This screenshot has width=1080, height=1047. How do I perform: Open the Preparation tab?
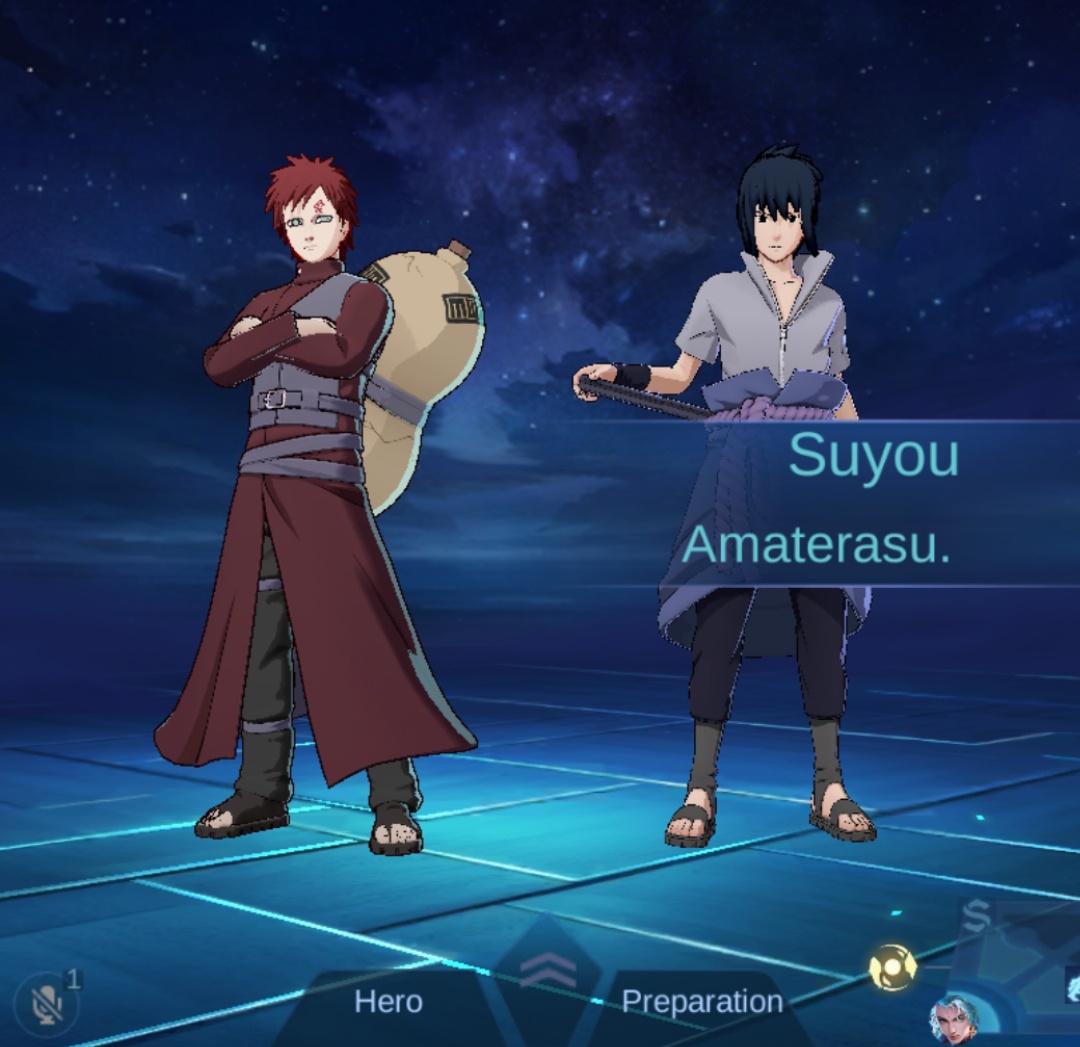702,1001
